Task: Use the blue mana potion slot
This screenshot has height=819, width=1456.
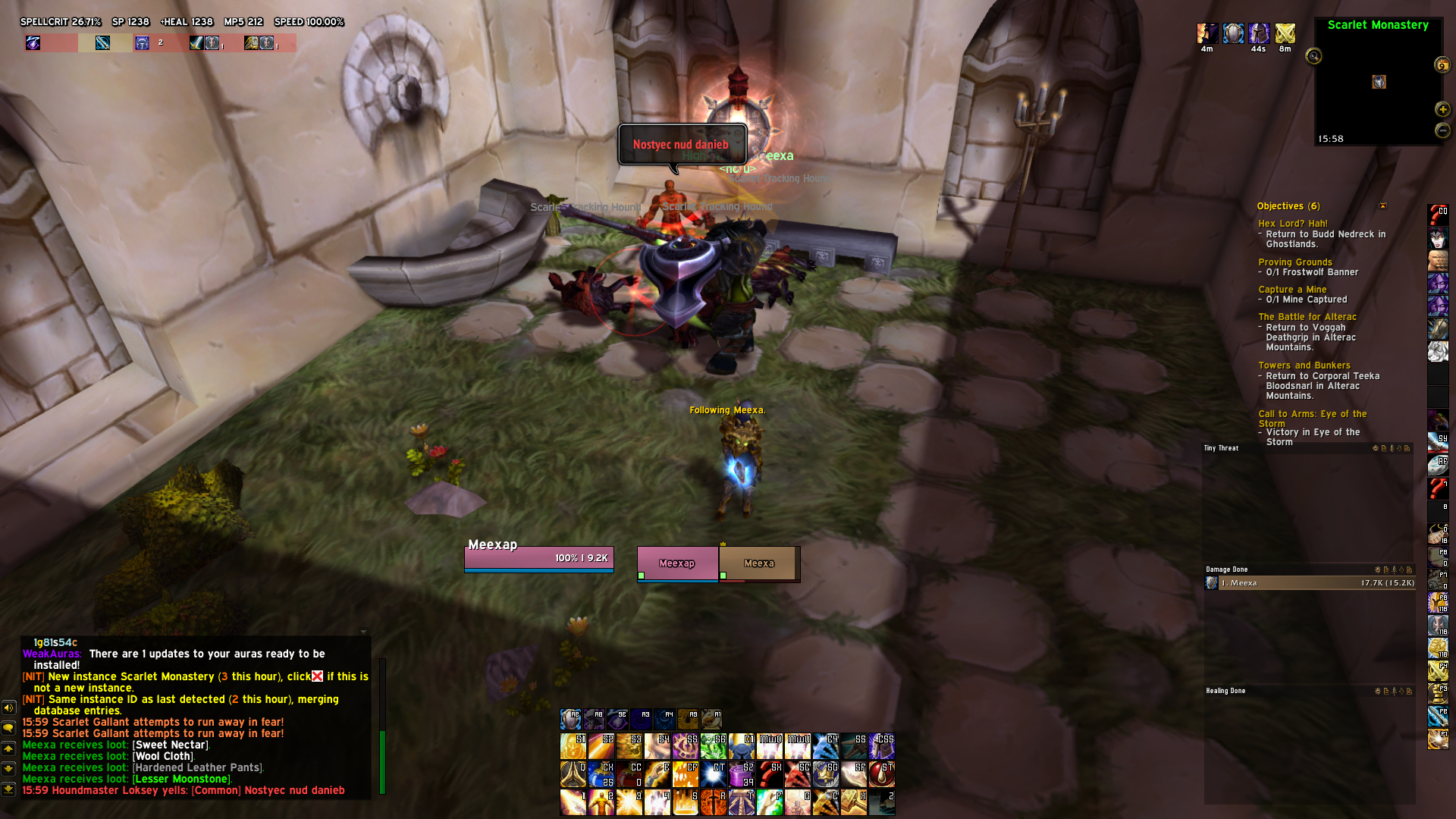Action: 601,775
